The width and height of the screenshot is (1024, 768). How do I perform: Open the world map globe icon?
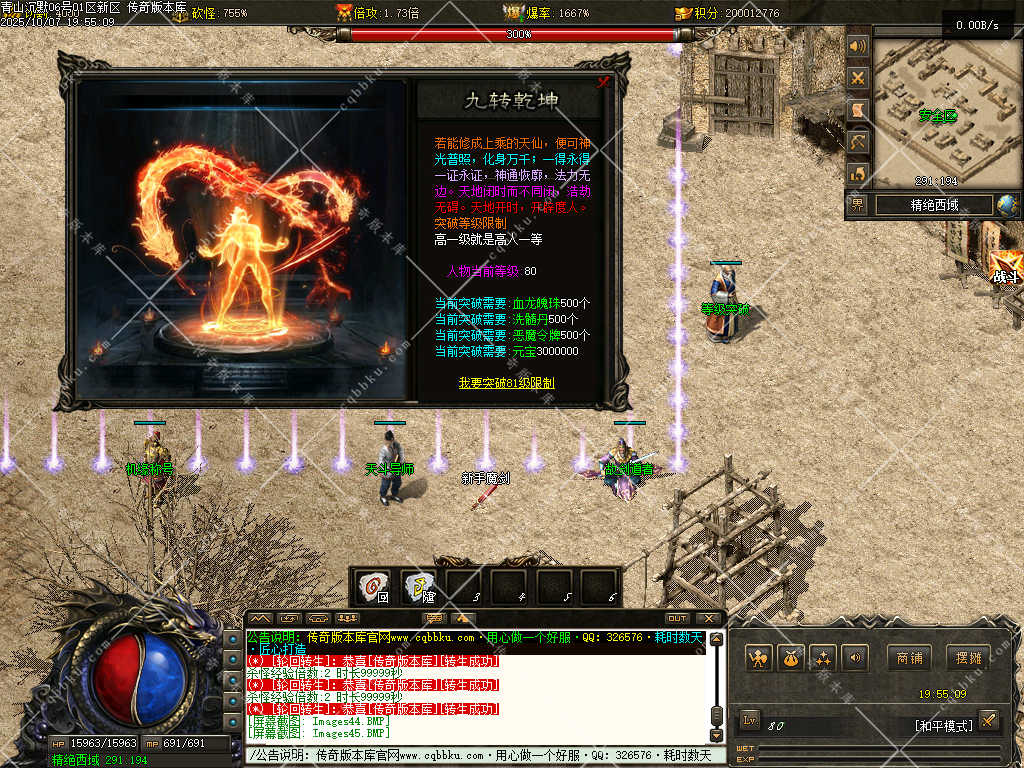1007,205
